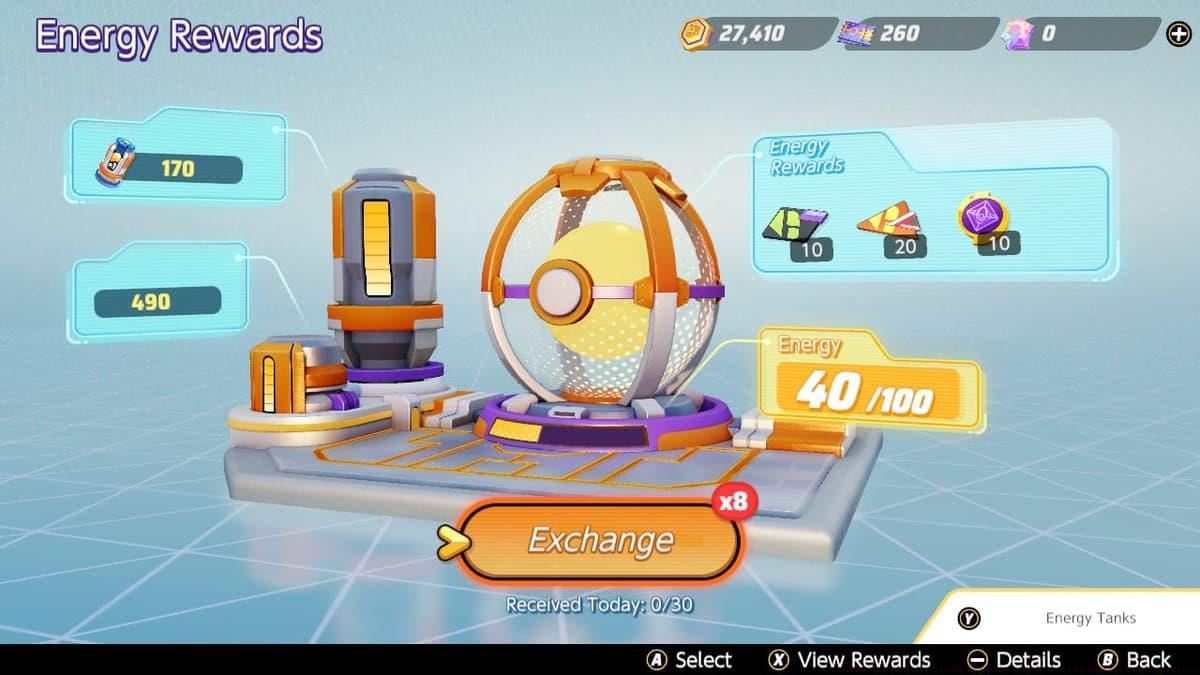Open the Energy Tanks panel

tap(1065, 618)
